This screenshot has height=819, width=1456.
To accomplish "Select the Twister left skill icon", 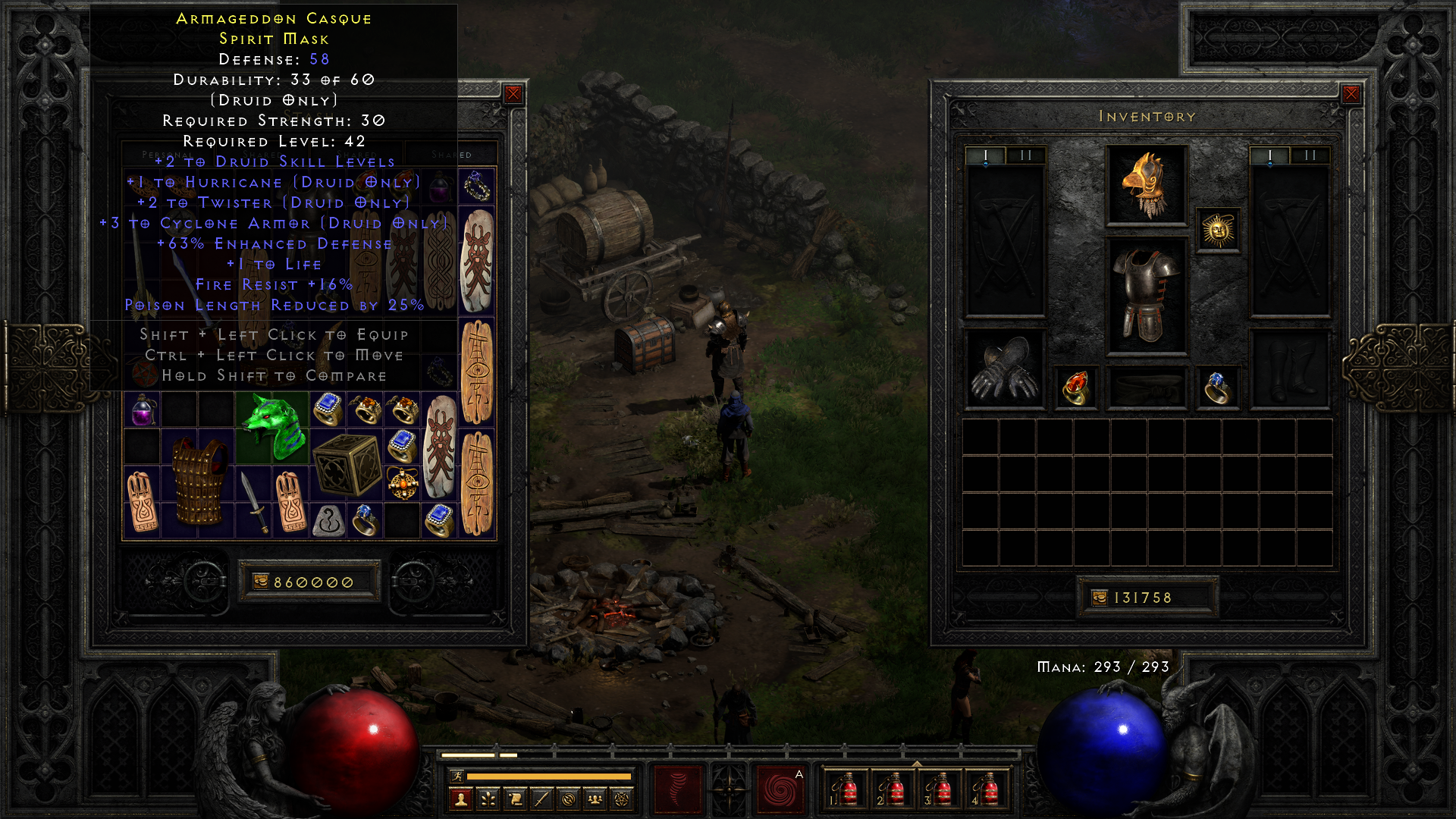I will [678, 789].
